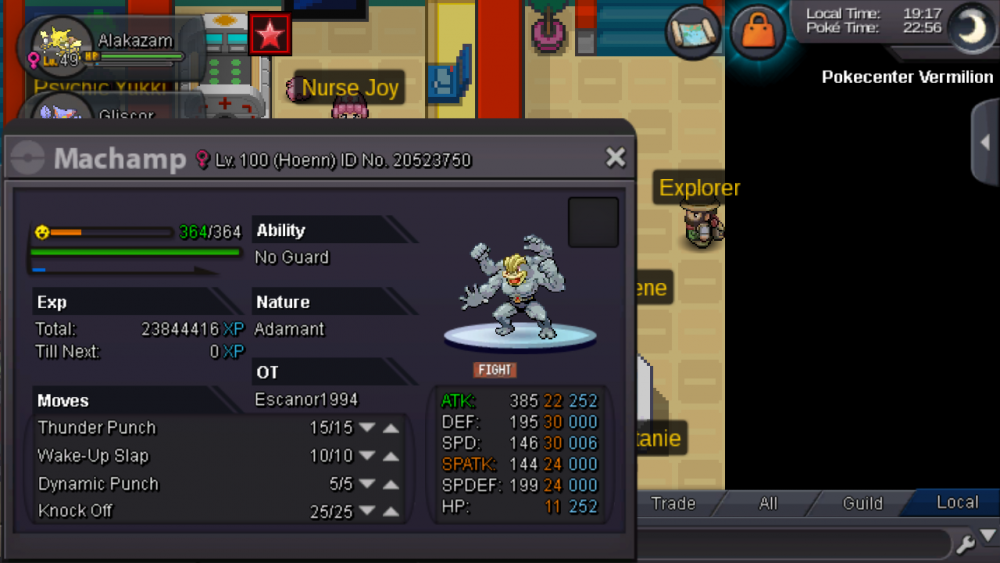Viewport: 1000px width, 563px height.
Task: Open the orange bag inventory
Action: tap(757, 31)
